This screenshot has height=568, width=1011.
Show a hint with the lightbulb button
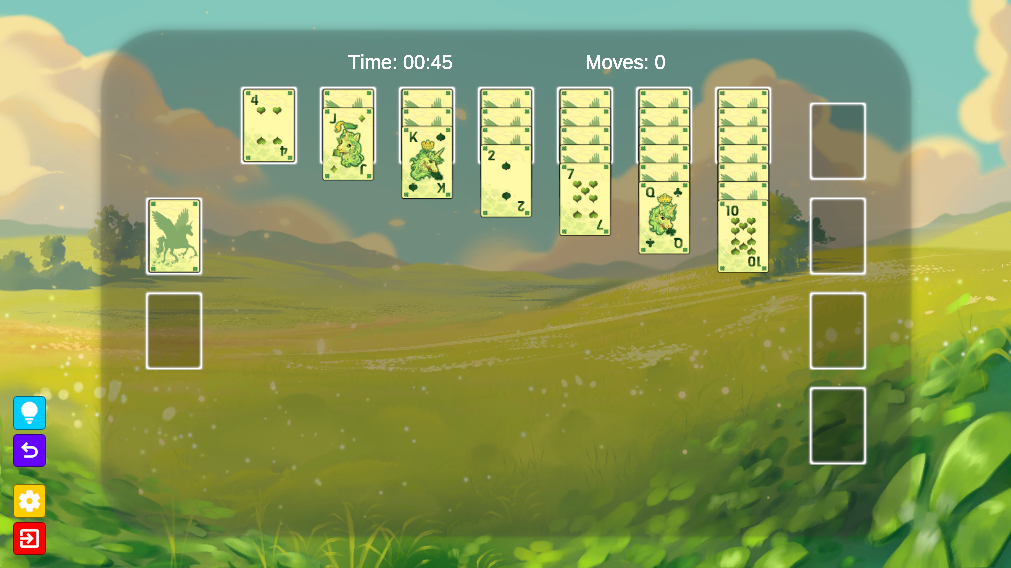[x=29, y=413]
